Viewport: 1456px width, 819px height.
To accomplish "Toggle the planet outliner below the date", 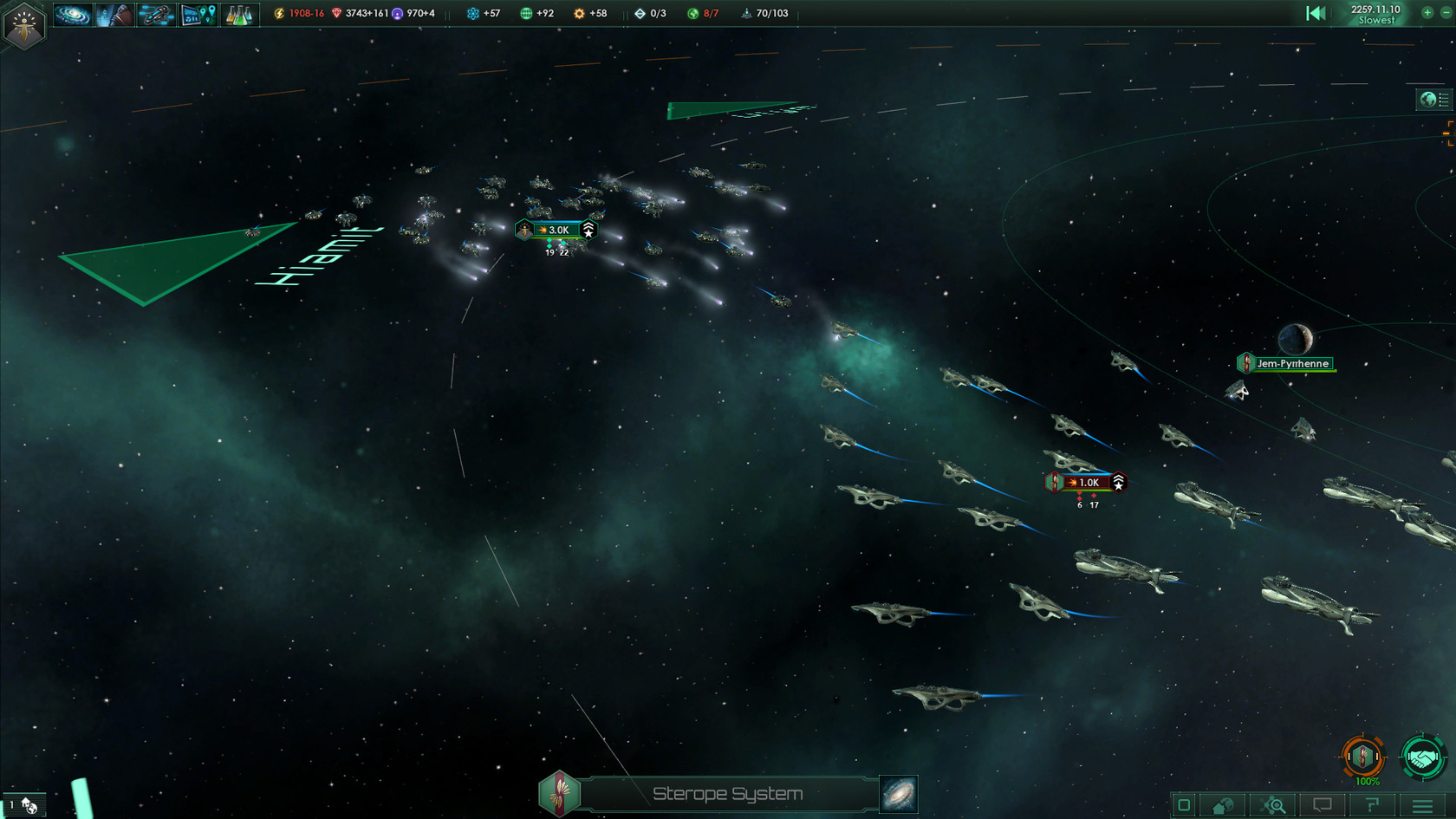I will click(x=1433, y=100).
